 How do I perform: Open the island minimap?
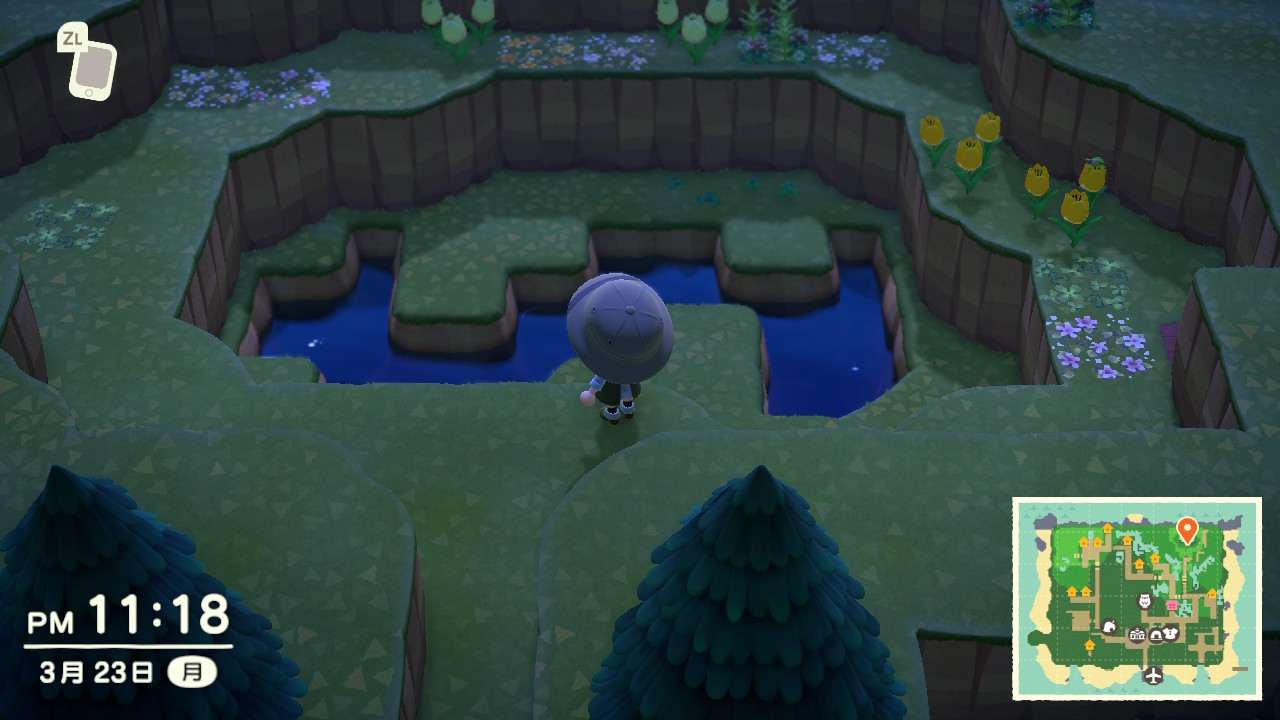1137,598
